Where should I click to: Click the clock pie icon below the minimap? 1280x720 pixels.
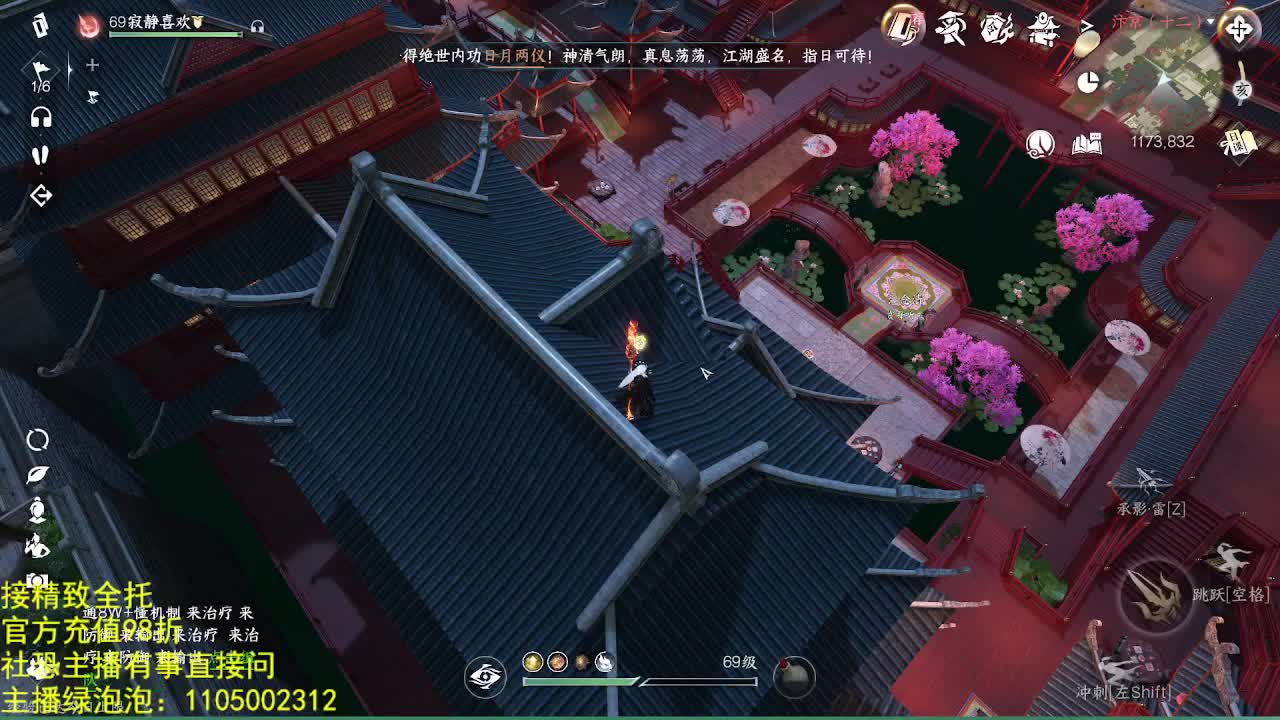pyautogui.click(x=1087, y=82)
